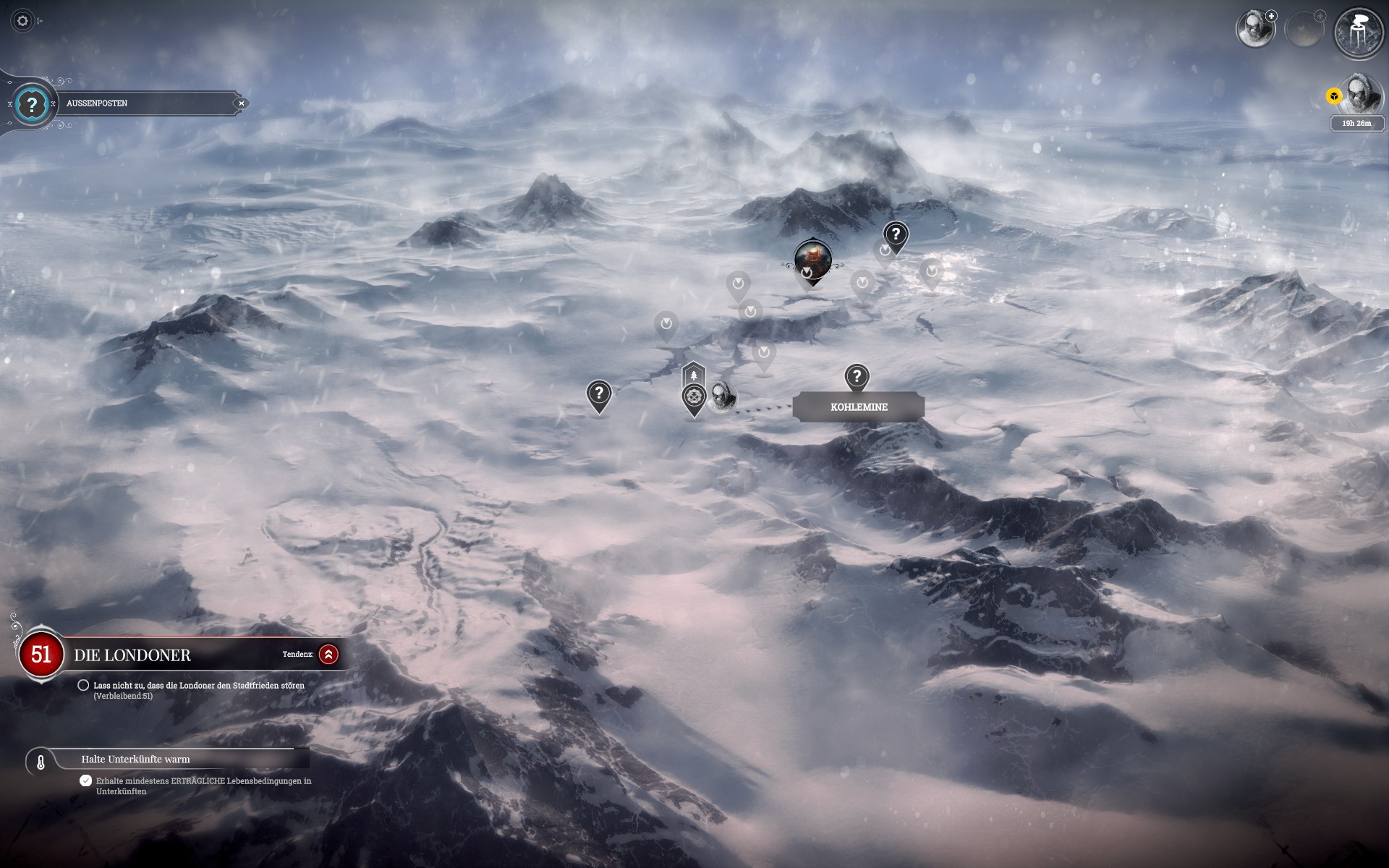The image size is (1389, 868).
Task: Select the tree icon location marker
Action: coord(694,375)
